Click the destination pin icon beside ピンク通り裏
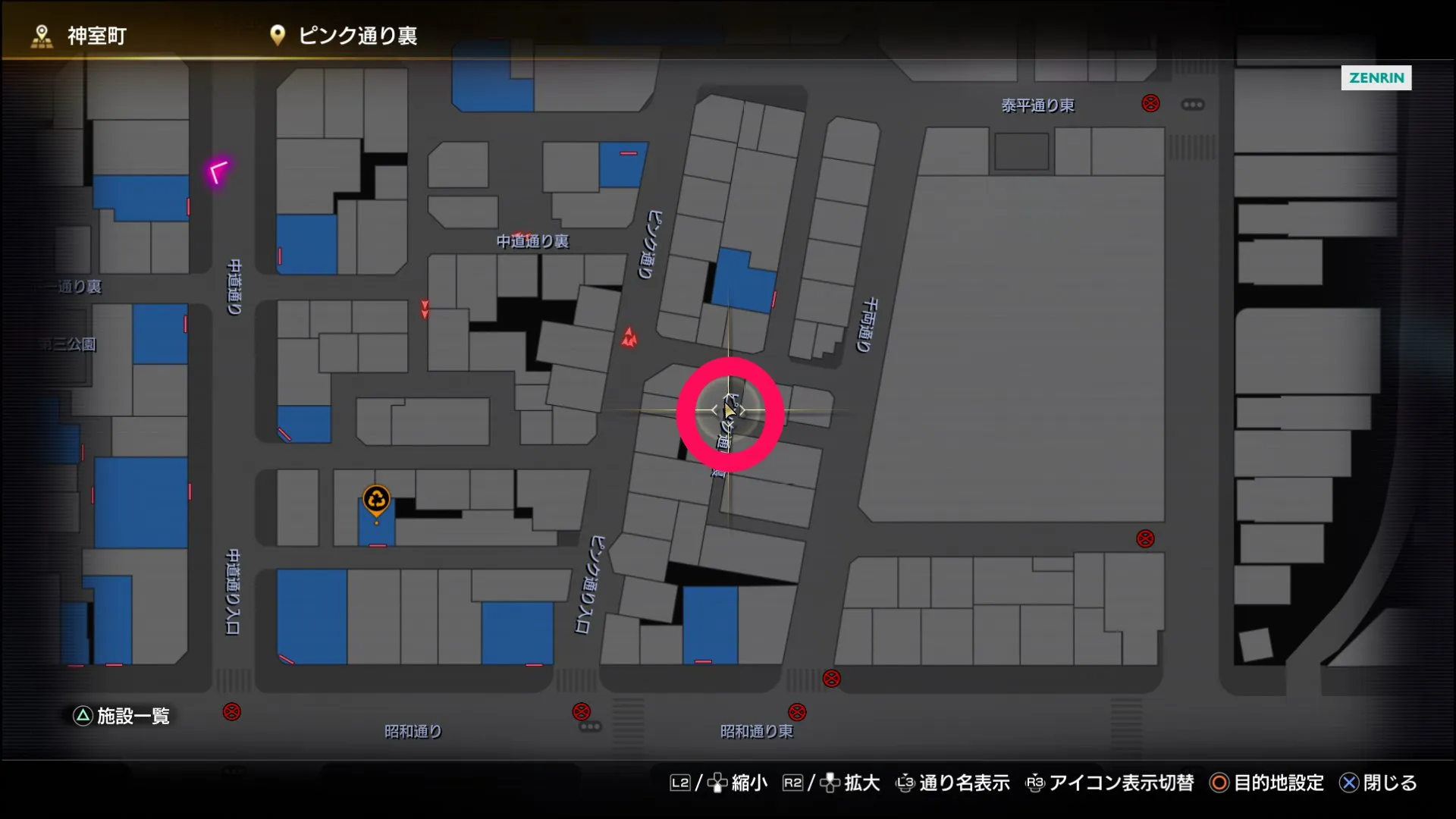The image size is (1456, 819). tap(277, 34)
